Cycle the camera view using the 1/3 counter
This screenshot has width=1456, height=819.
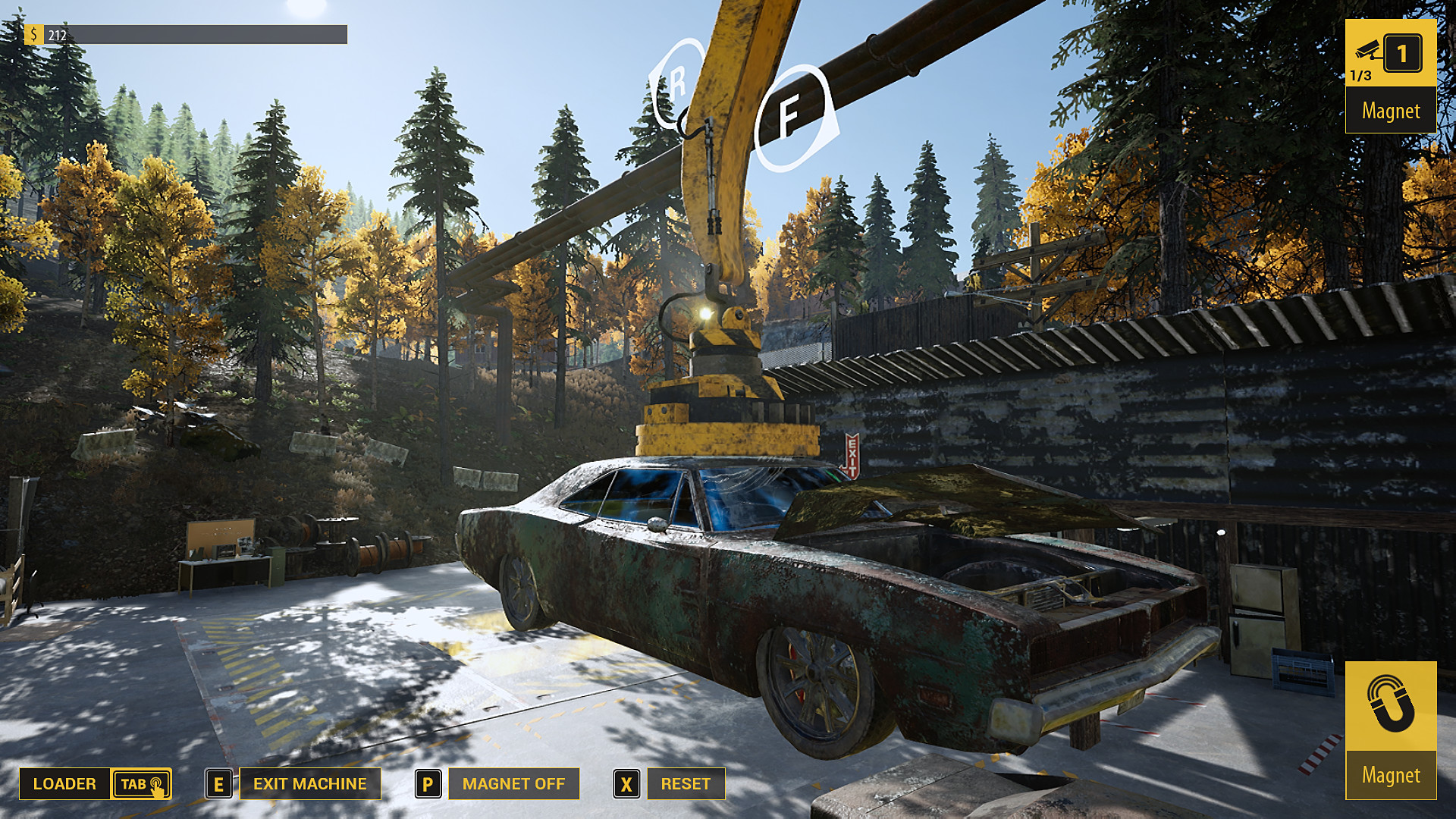(1360, 75)
